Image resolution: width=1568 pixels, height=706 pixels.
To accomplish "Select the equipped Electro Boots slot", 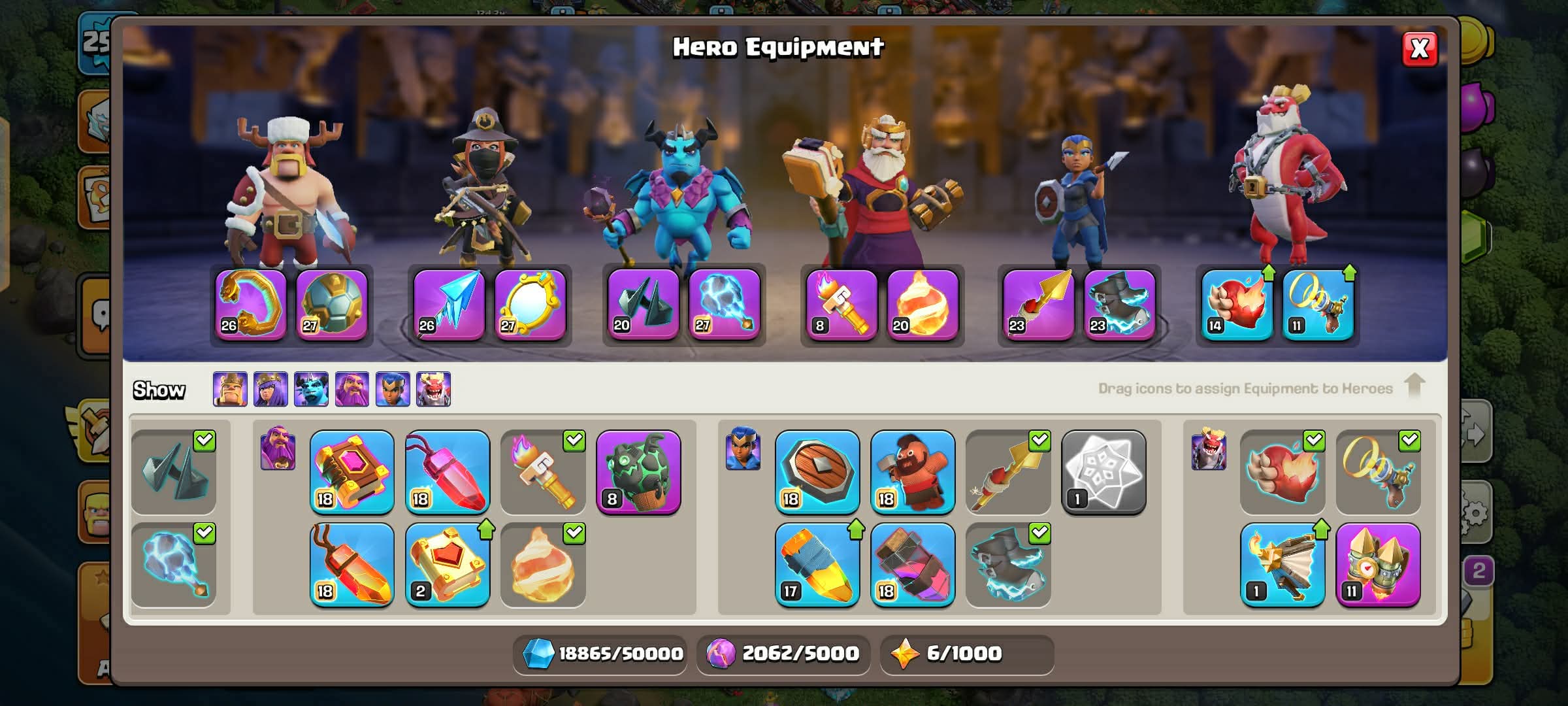I will [1119, 305].
